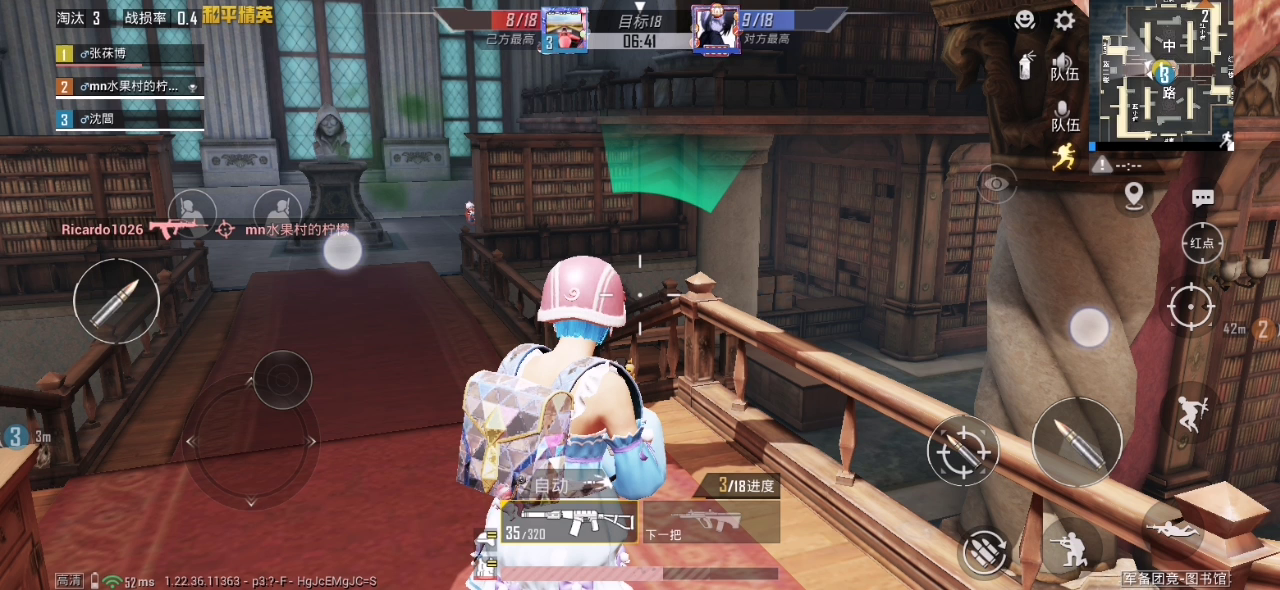Fire using the right bullet button
The height and width of the screenshot is (590, 1280).
pyautogui.click(x=1077, y=441)
